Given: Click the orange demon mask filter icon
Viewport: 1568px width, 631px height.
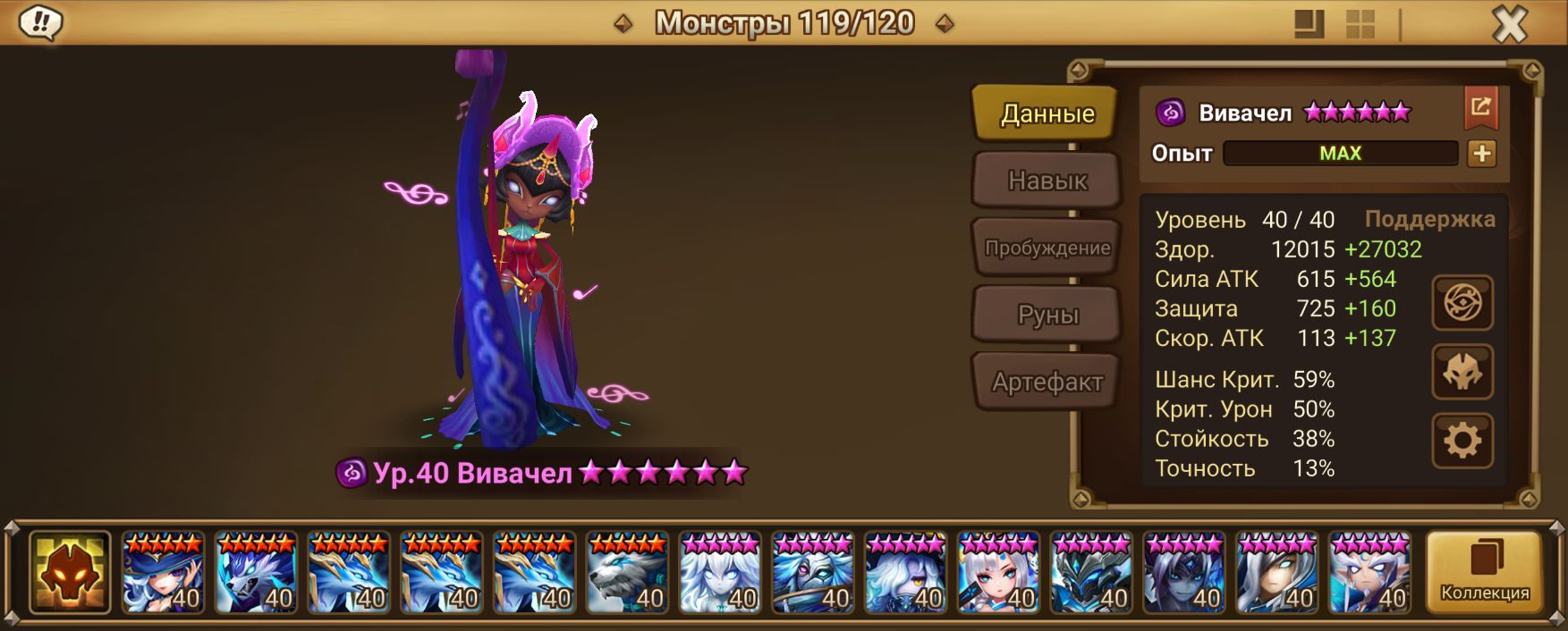Looking at the screenshot, I should 70,572.
